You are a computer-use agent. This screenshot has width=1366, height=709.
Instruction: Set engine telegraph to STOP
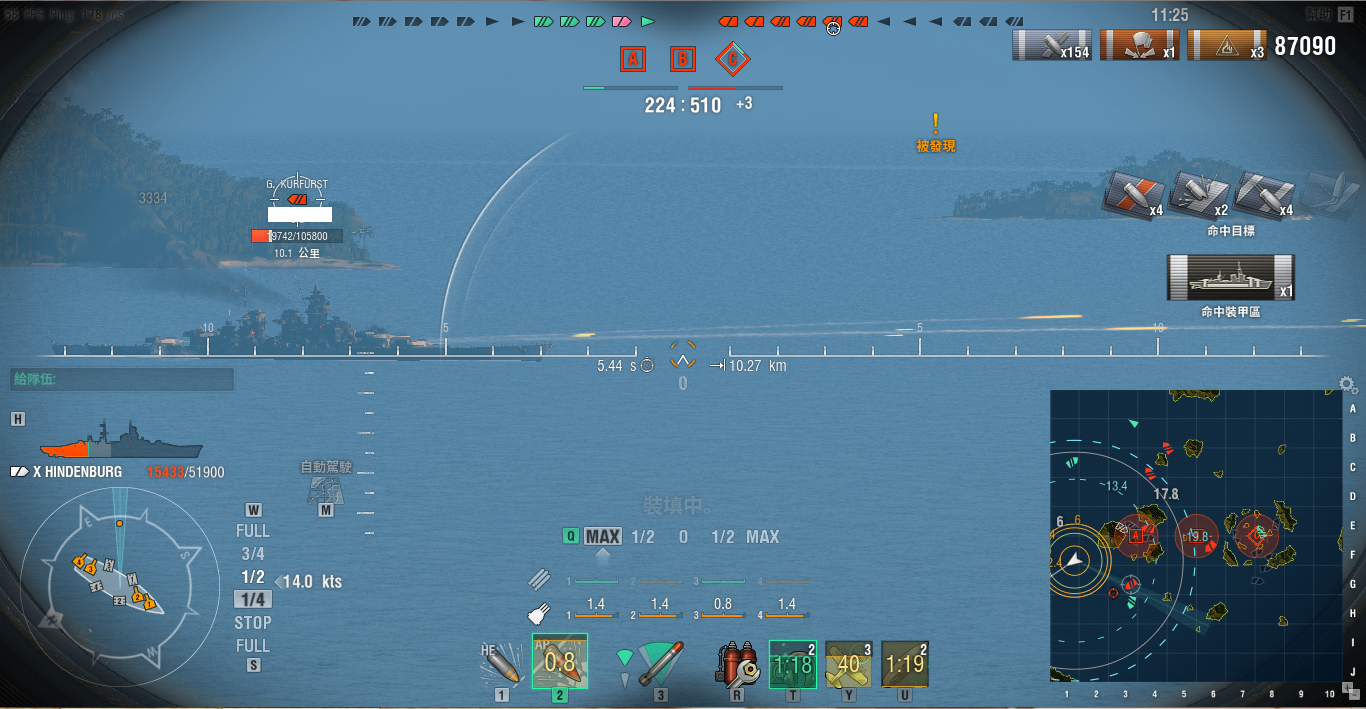(x=253, y=622)
